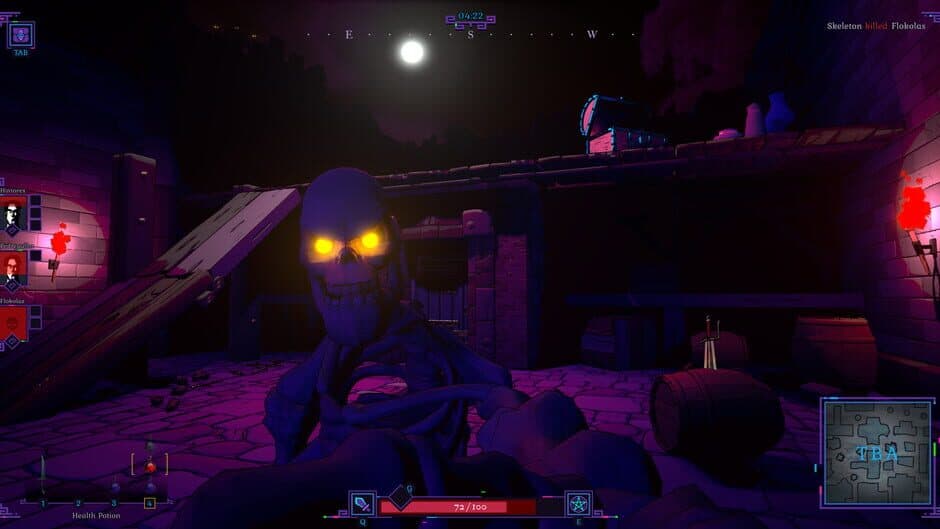Select the selected red health potion
The width and height of the screenshot is (940, 529).
click(x=150, y=465)
